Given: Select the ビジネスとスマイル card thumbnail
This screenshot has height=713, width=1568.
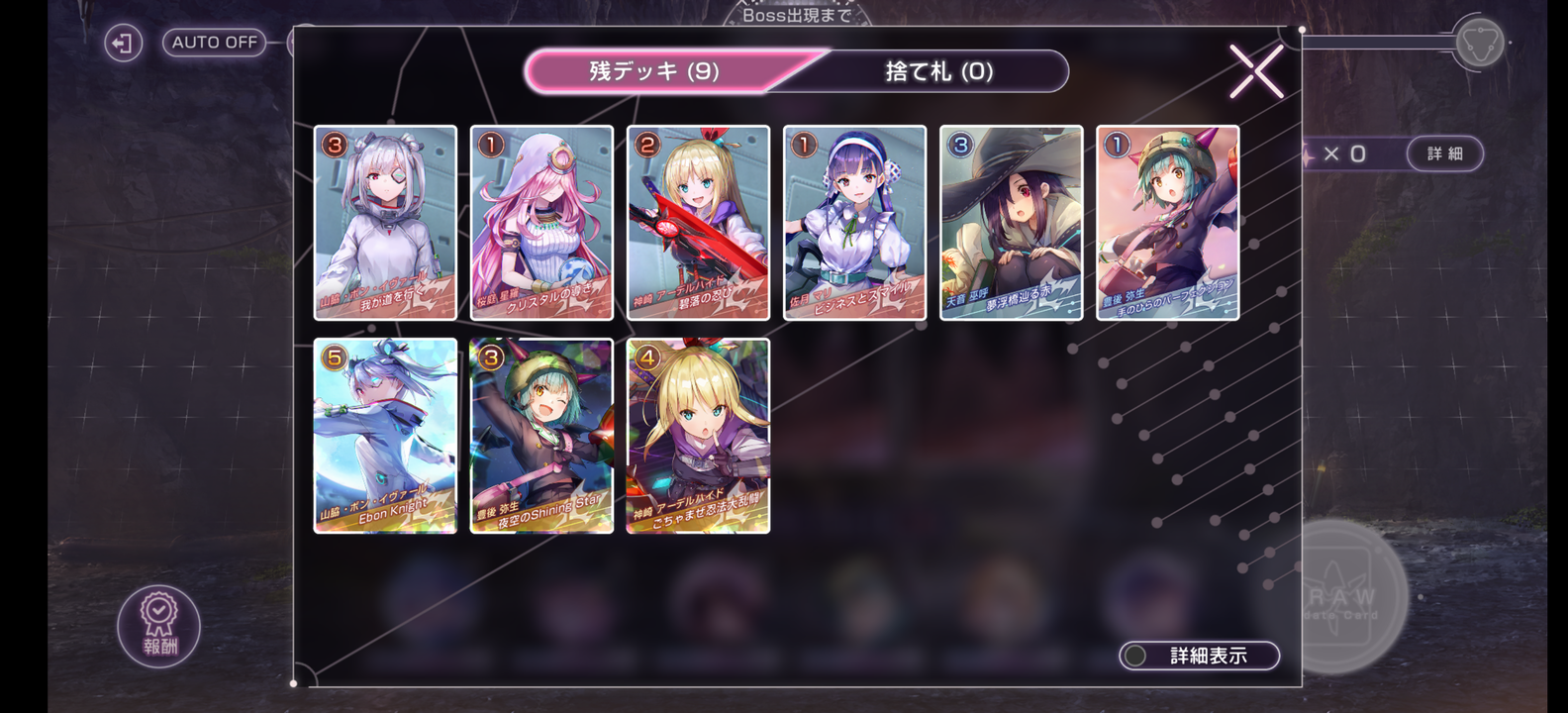Looking at the screenshot, I should click(853, 222).
